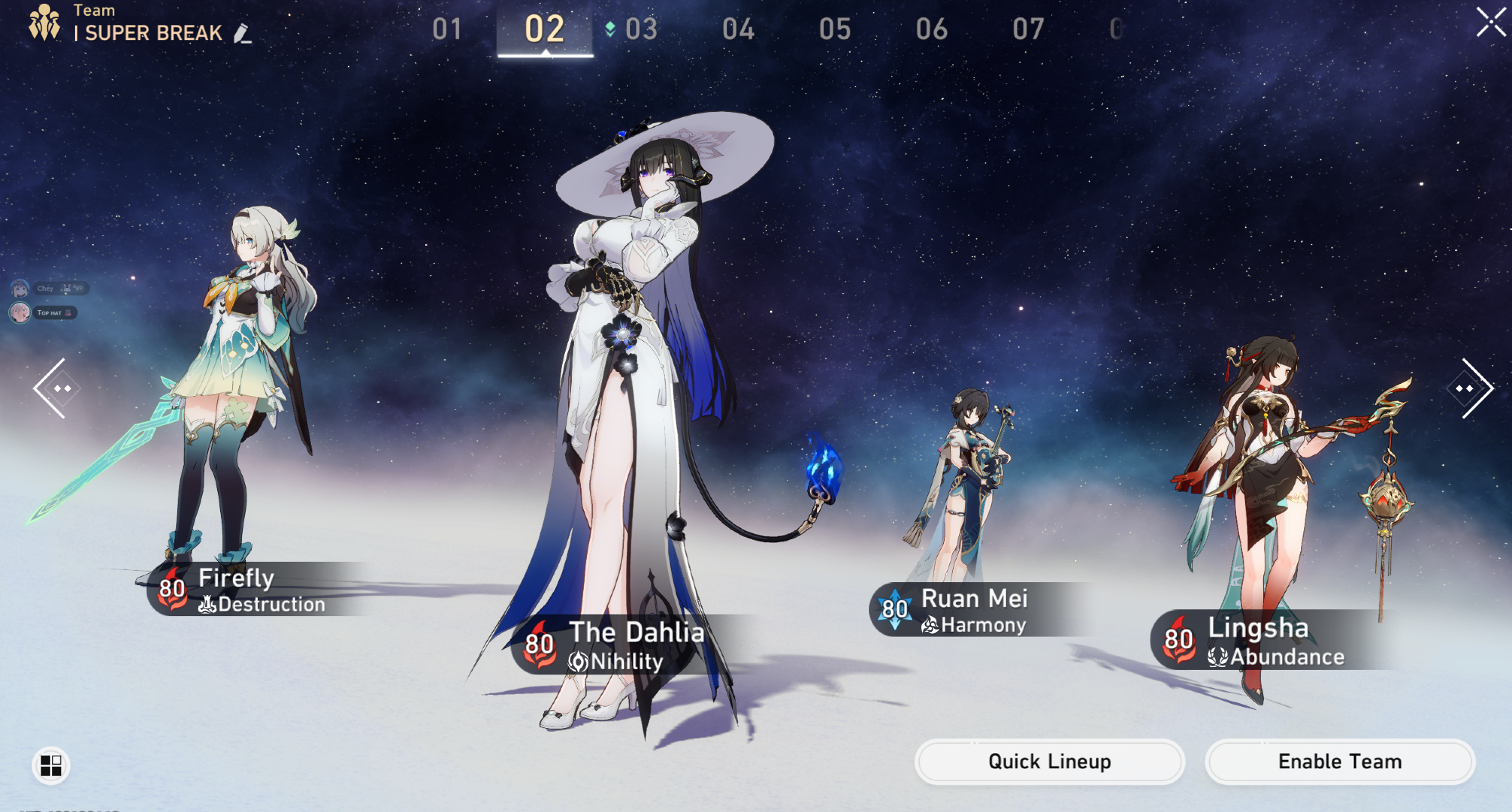Switch to team tab 03
This screenshot has width=1512, height=812.
[x=641, y=29]
